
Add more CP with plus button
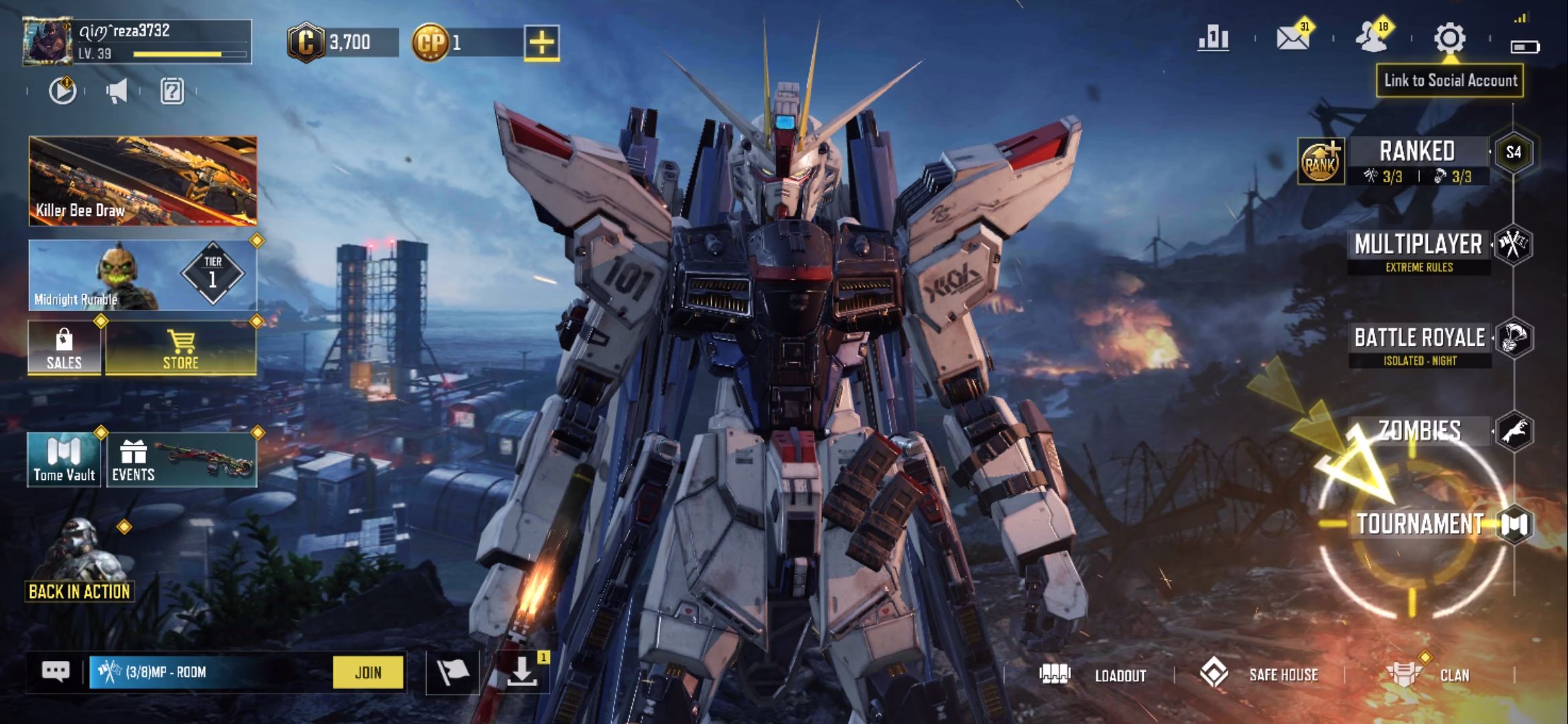pos(541,43)
